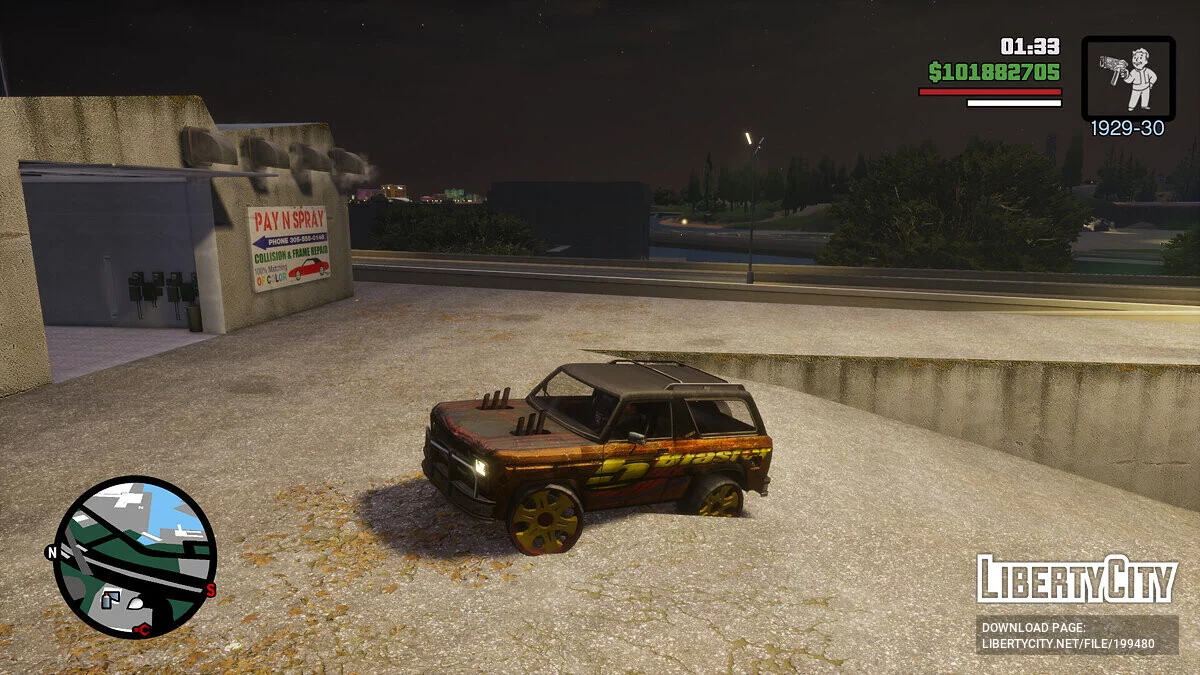Select the weapon icon in the HUD

point(1128,78)
